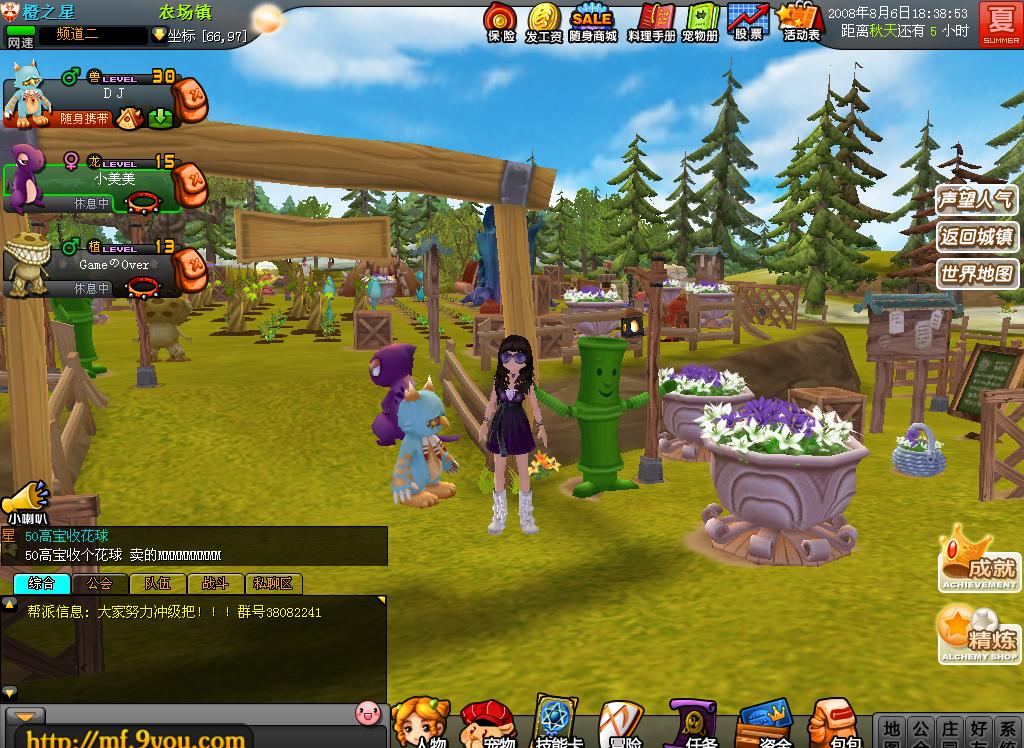Open the 活动表 event calendar
This screenshot has height=748, width=1024.
(x=800, y=20)
